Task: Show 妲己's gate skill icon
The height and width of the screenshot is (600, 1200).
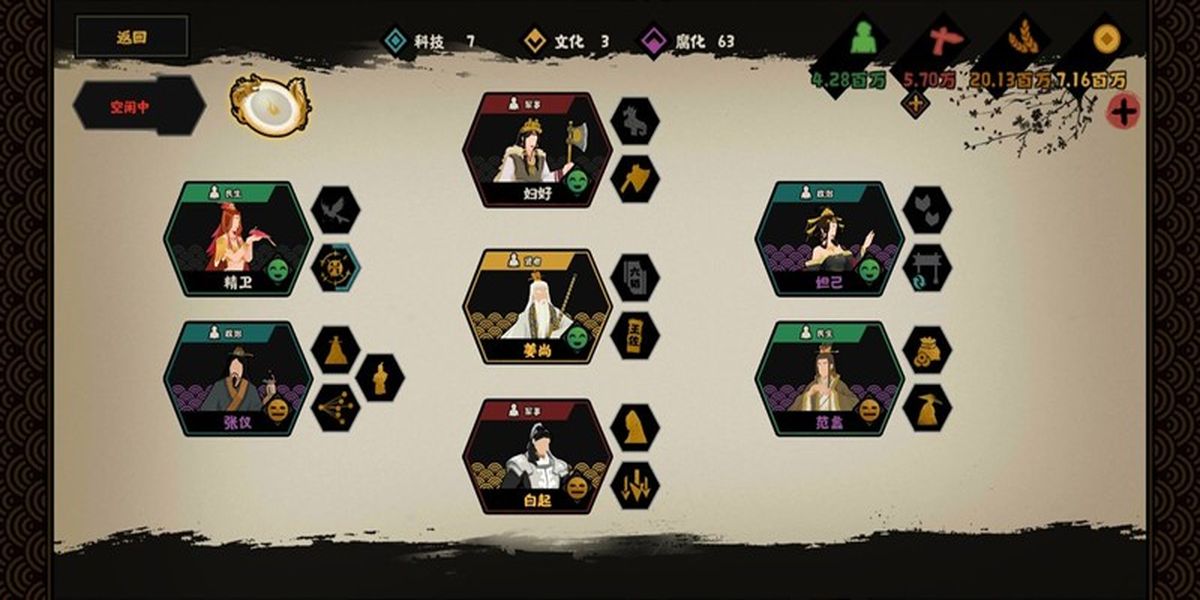Action: (927, 268)
